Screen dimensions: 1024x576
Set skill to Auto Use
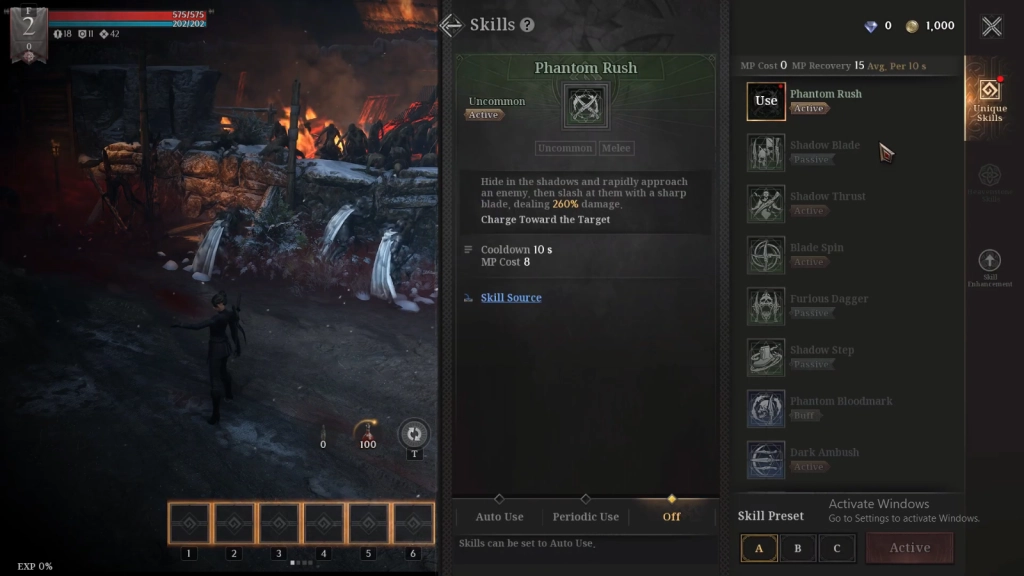tap(499, 516)
